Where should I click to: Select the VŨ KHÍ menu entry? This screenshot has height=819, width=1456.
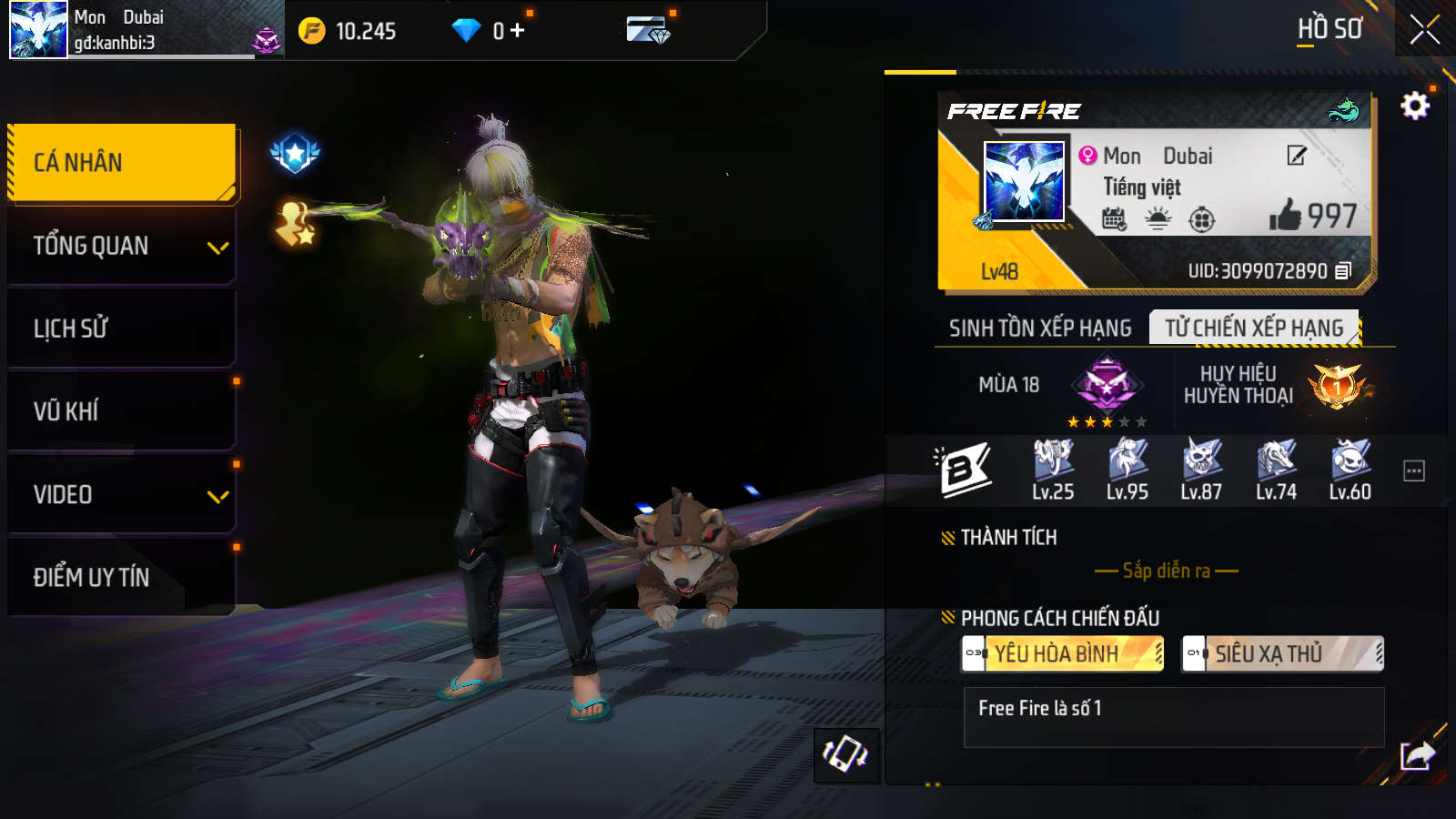click(122, 411)
